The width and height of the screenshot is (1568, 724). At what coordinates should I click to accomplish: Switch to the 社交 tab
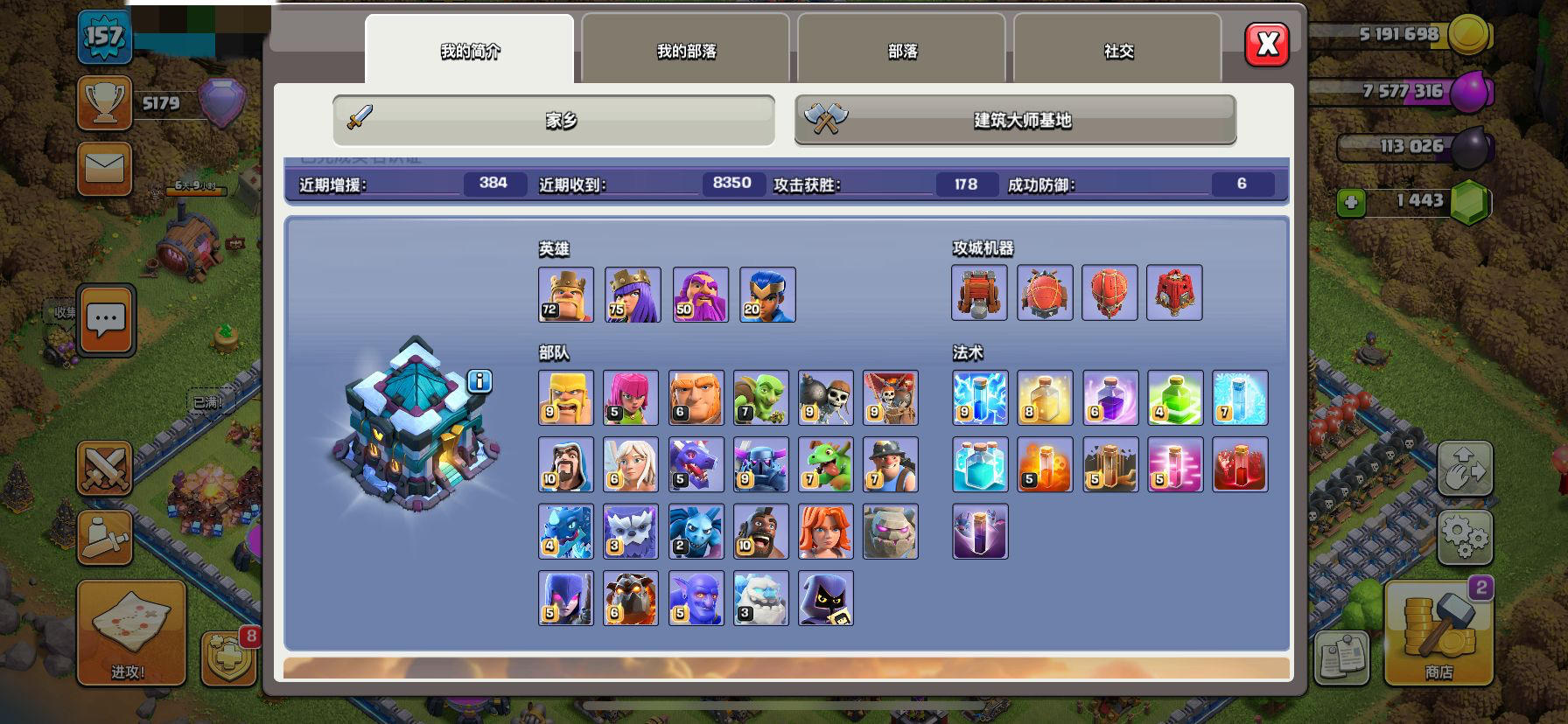tap(1116, 51)
